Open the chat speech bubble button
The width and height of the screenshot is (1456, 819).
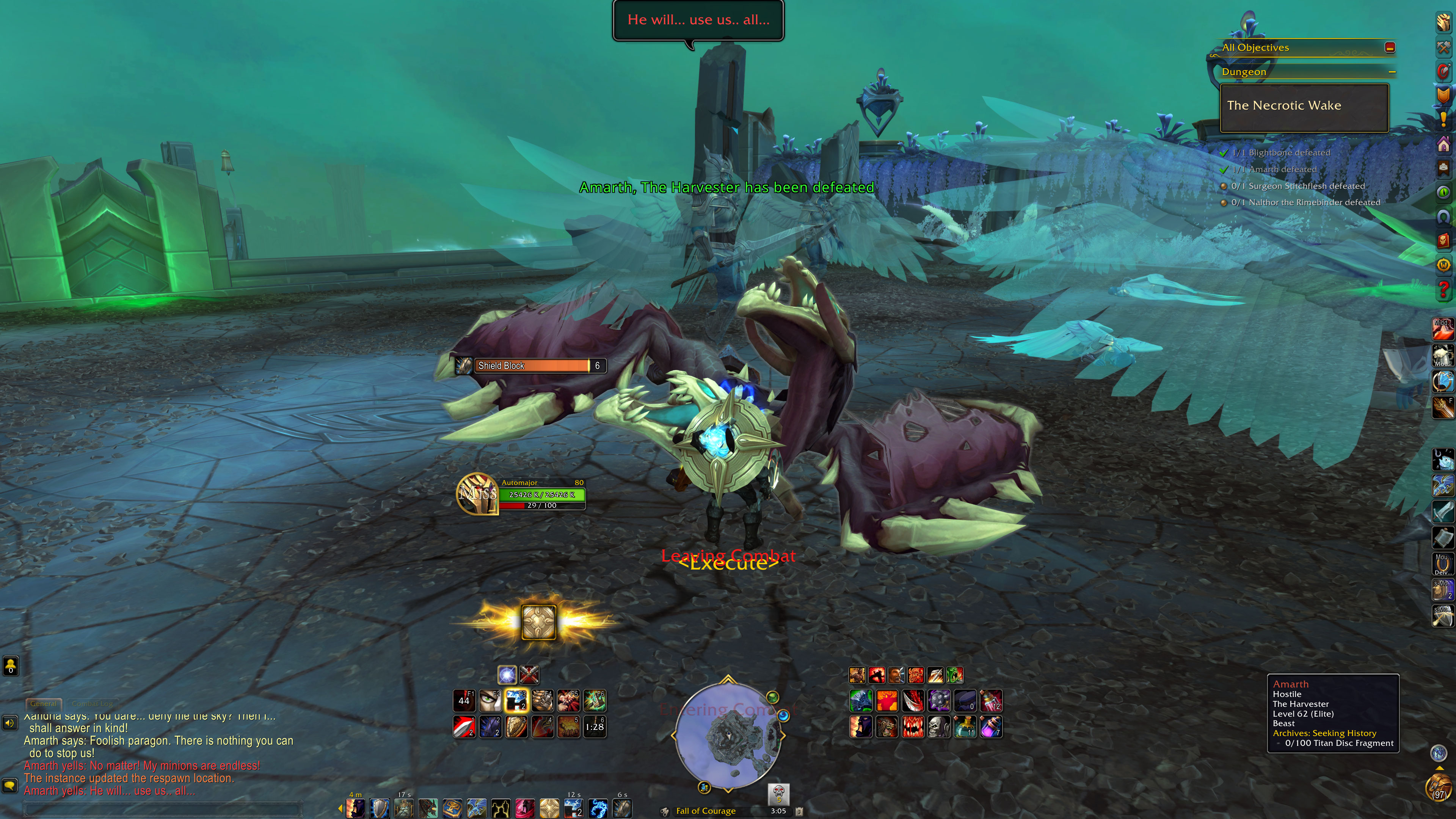tap(9, 786)
